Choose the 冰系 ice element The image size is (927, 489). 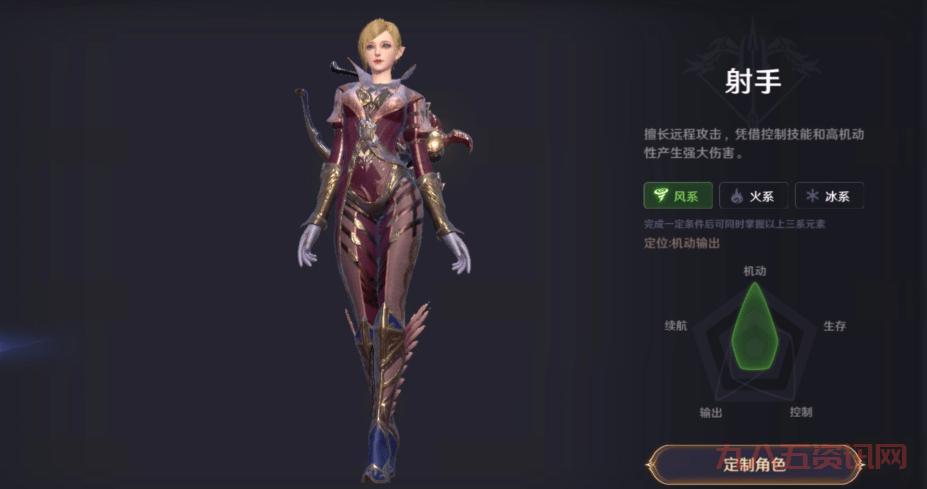point(829,195)
